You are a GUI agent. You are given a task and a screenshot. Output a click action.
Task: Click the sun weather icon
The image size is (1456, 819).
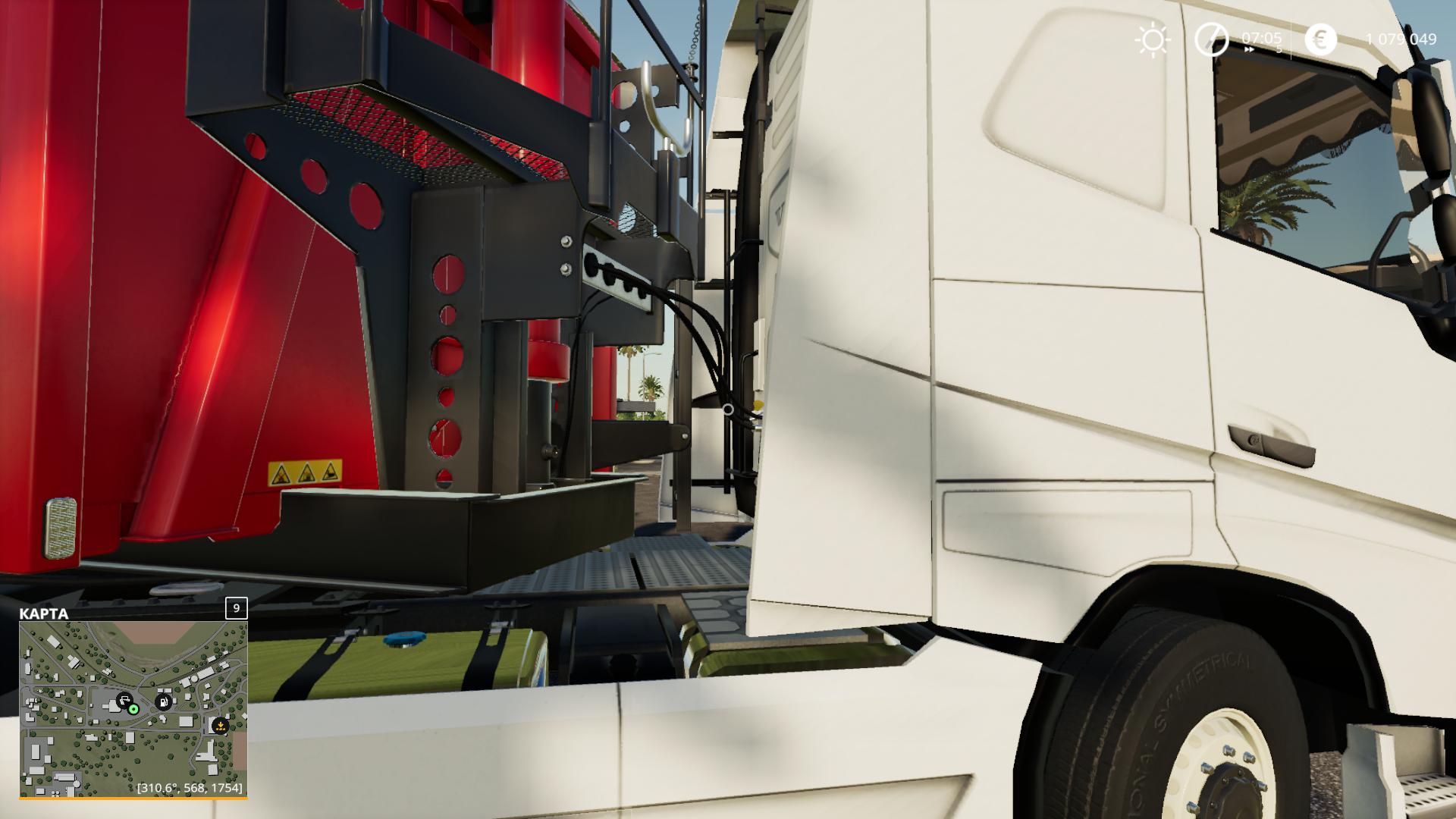click(x=1153, y=39)
